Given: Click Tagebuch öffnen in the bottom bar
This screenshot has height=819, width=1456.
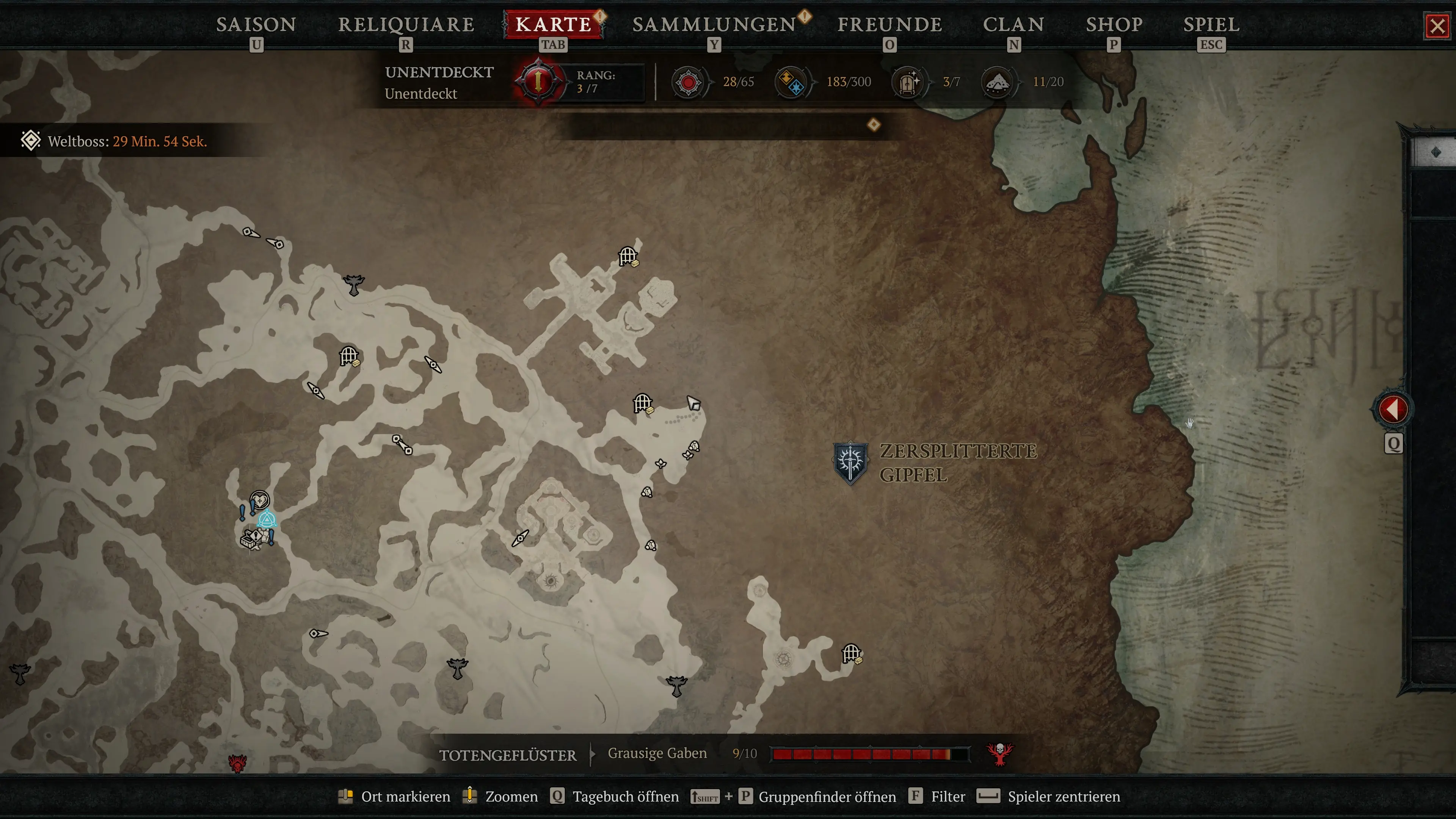Looking at the screenshot, I should point(625,796).
